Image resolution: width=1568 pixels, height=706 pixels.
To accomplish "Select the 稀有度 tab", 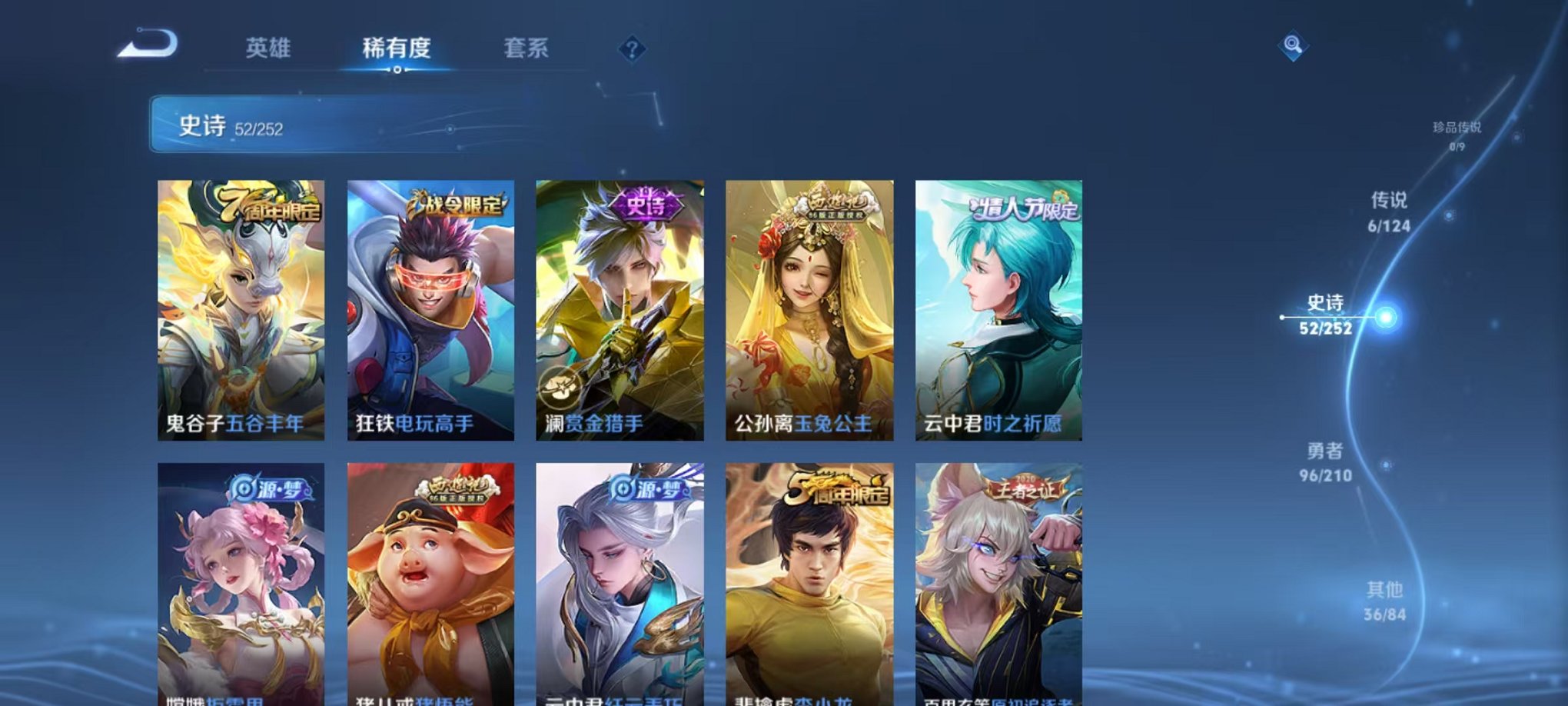I will tap(397, 48).
